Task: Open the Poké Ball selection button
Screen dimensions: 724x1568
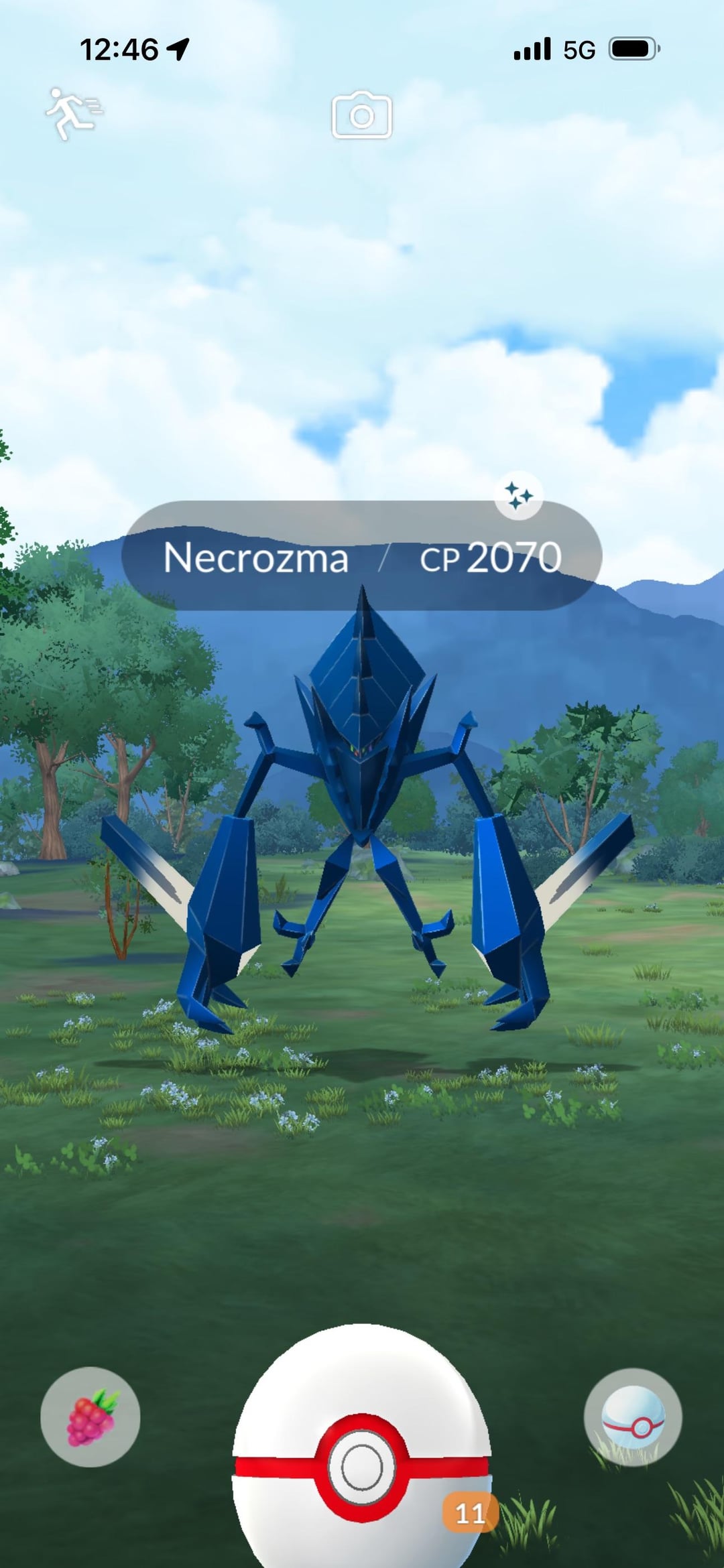Action: [x=633, y=1417]
